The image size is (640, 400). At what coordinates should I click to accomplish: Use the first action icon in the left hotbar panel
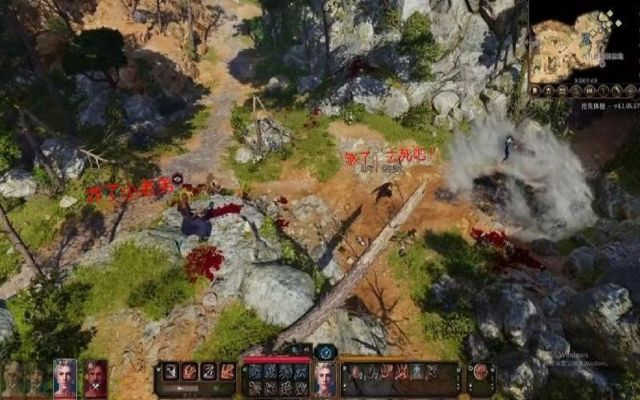pos(171,371)
